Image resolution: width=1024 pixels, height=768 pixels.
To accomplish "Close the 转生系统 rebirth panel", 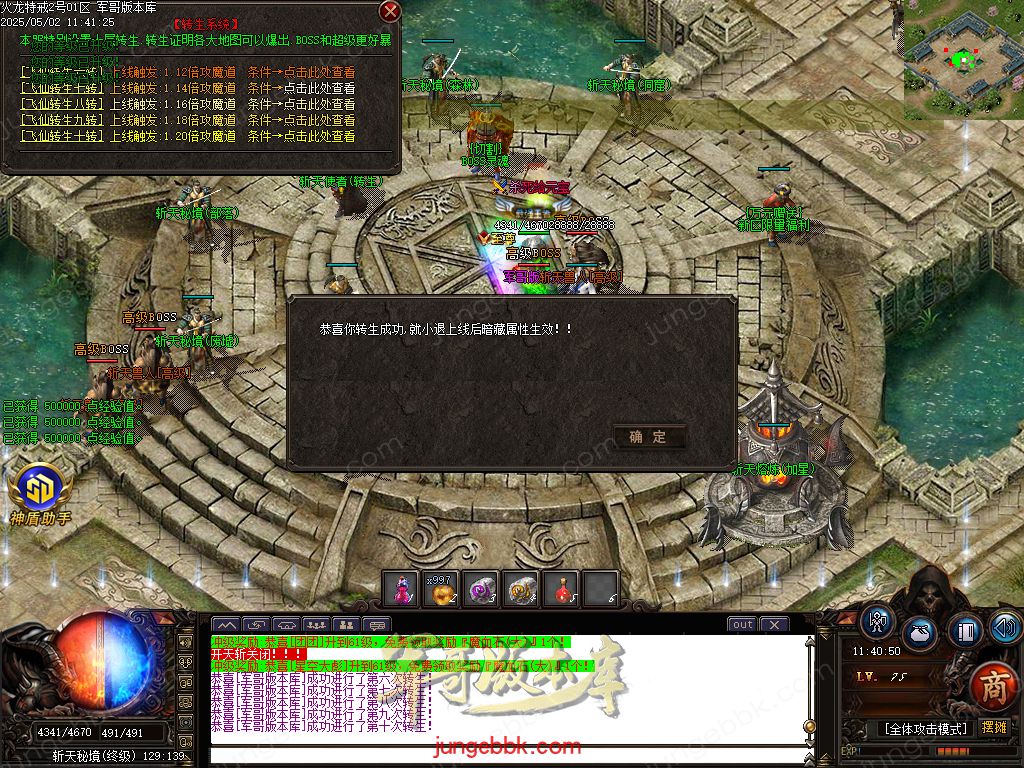I will point(390,11).
